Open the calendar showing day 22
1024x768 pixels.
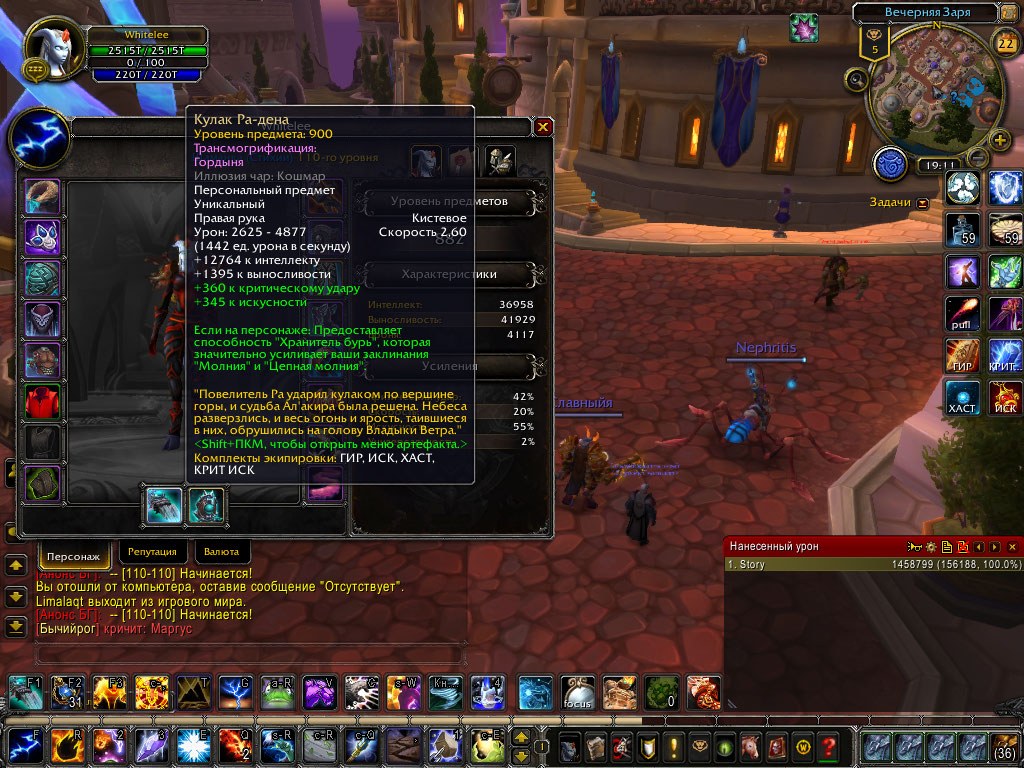point(1005,42)
